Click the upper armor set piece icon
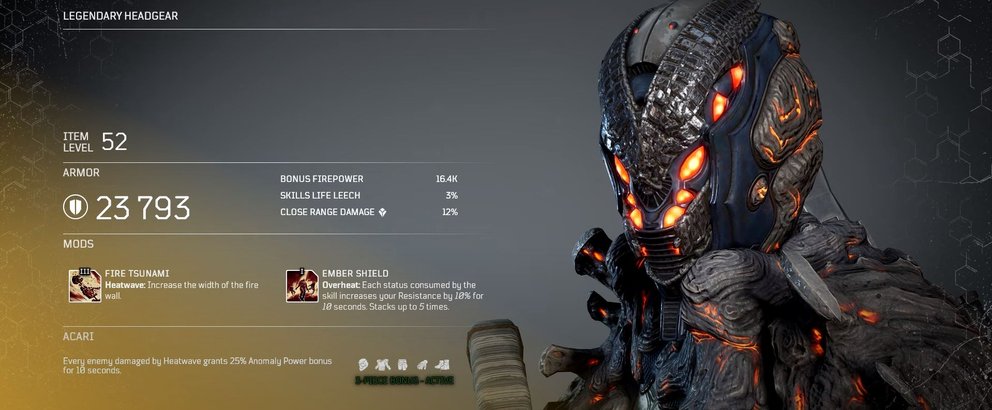The height and width of the screenshot is (410, 992). (x=381, y=364)
